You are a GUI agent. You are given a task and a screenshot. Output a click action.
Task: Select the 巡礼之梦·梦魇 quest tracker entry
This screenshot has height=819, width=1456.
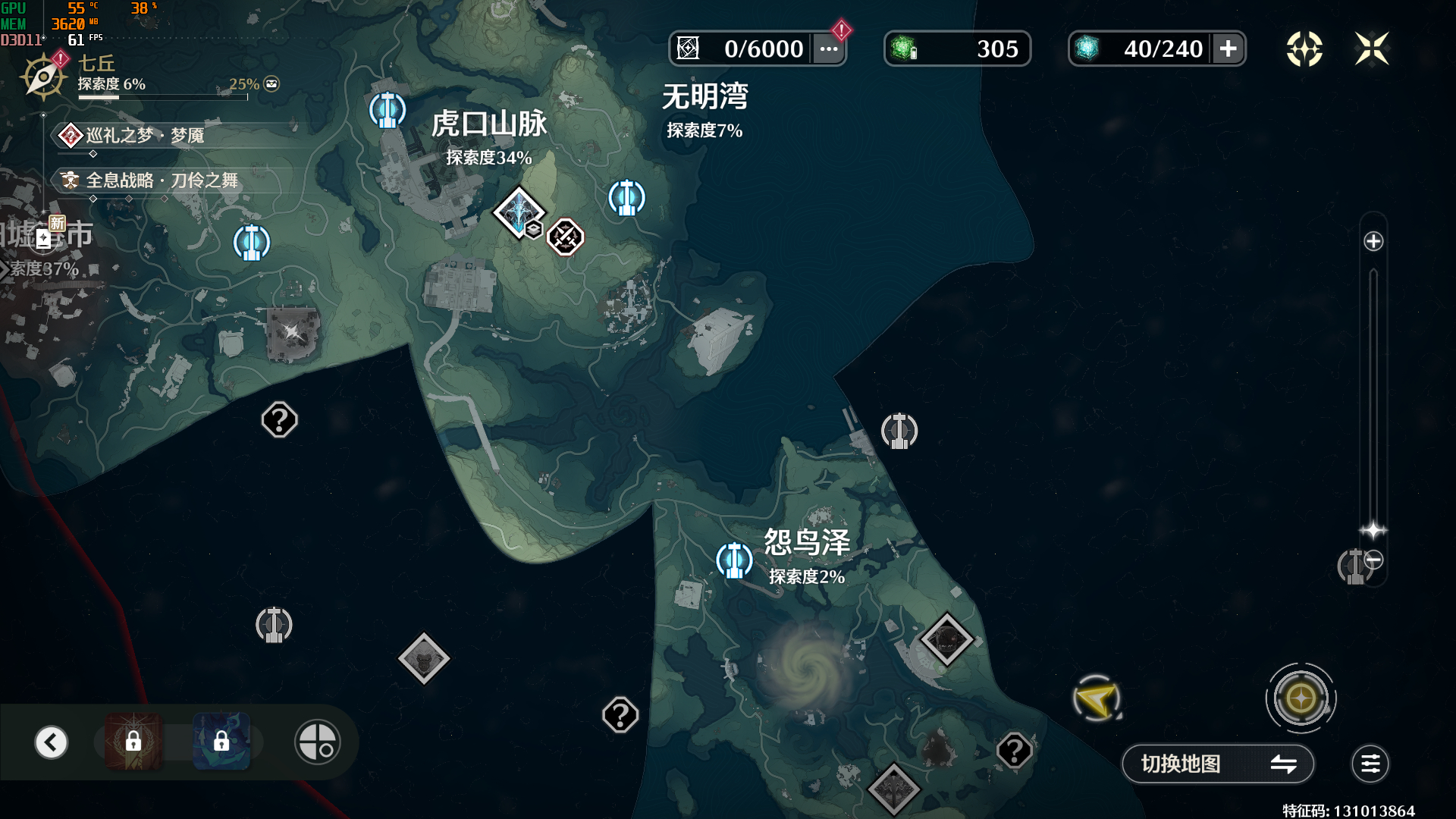144,136
